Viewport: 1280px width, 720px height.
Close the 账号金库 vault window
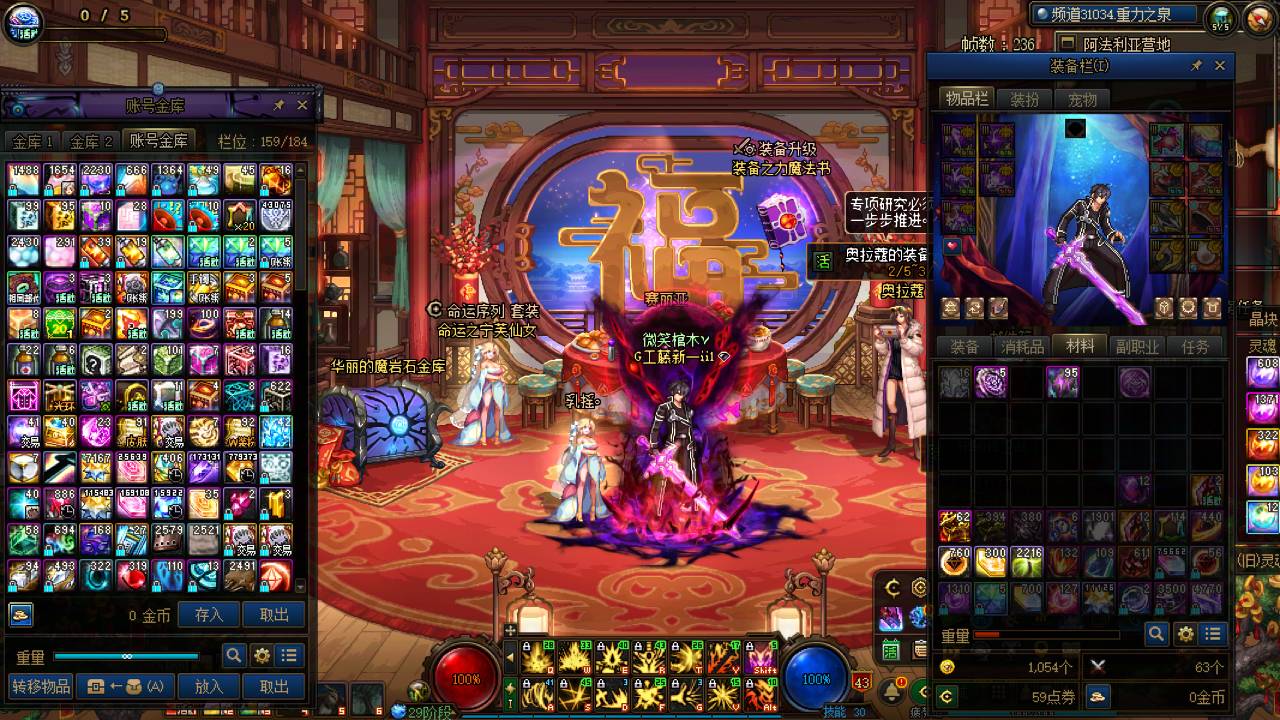302,105
